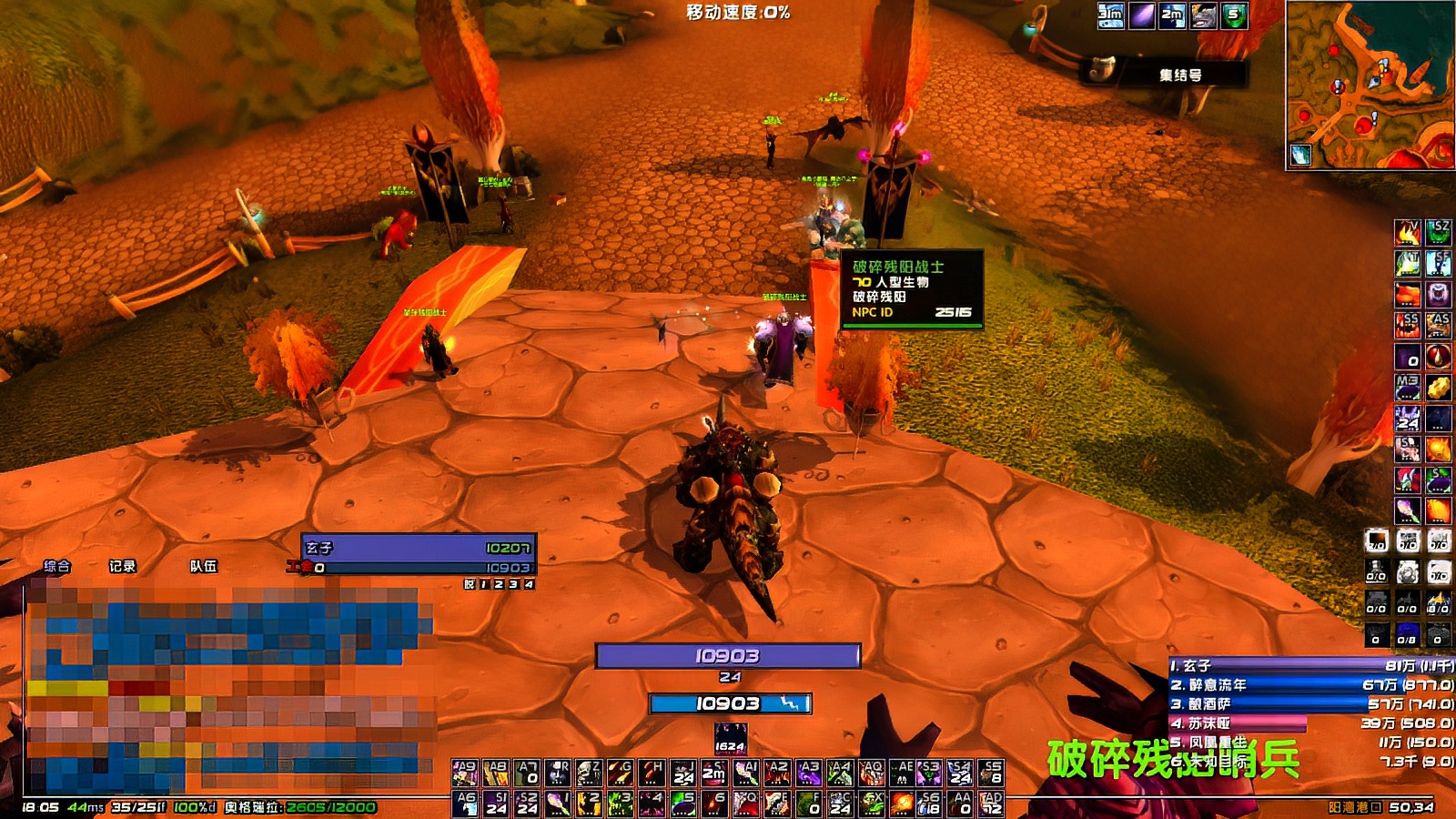This screenshot has width=1456, height=819.
Task: Use the ability keybound to R
Action: [x=558, y=773]
